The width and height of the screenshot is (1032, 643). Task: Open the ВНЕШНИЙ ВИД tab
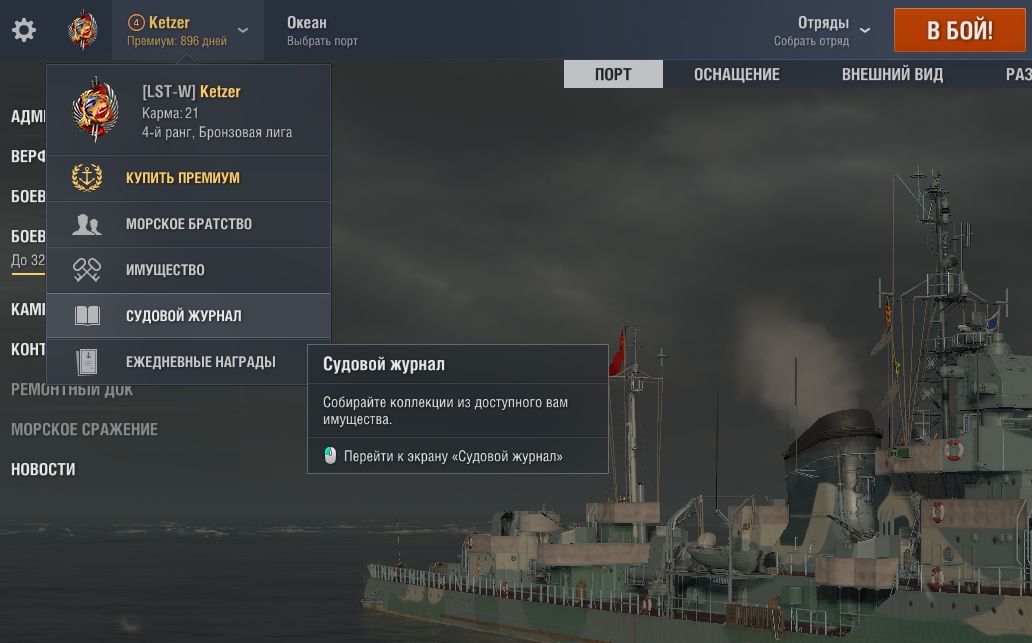pyautogui.click(x=892, y=75)
